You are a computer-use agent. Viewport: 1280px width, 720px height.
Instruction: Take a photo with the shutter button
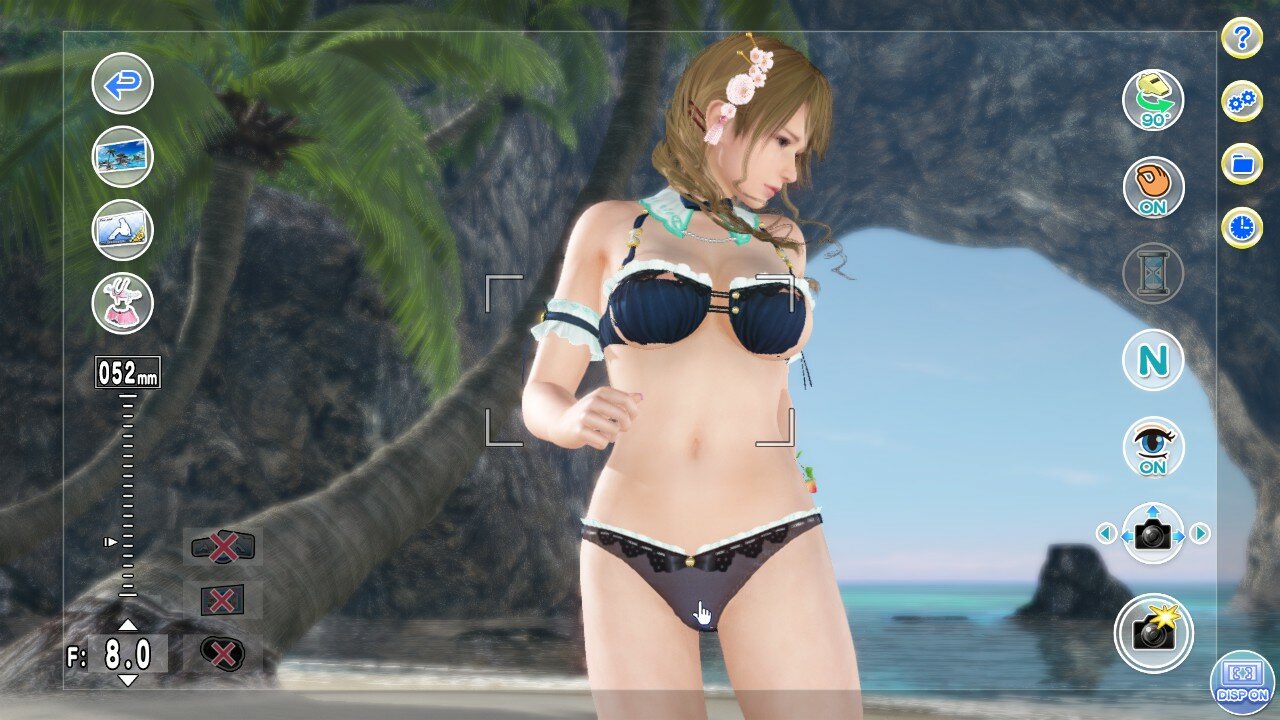[1152, 630]
